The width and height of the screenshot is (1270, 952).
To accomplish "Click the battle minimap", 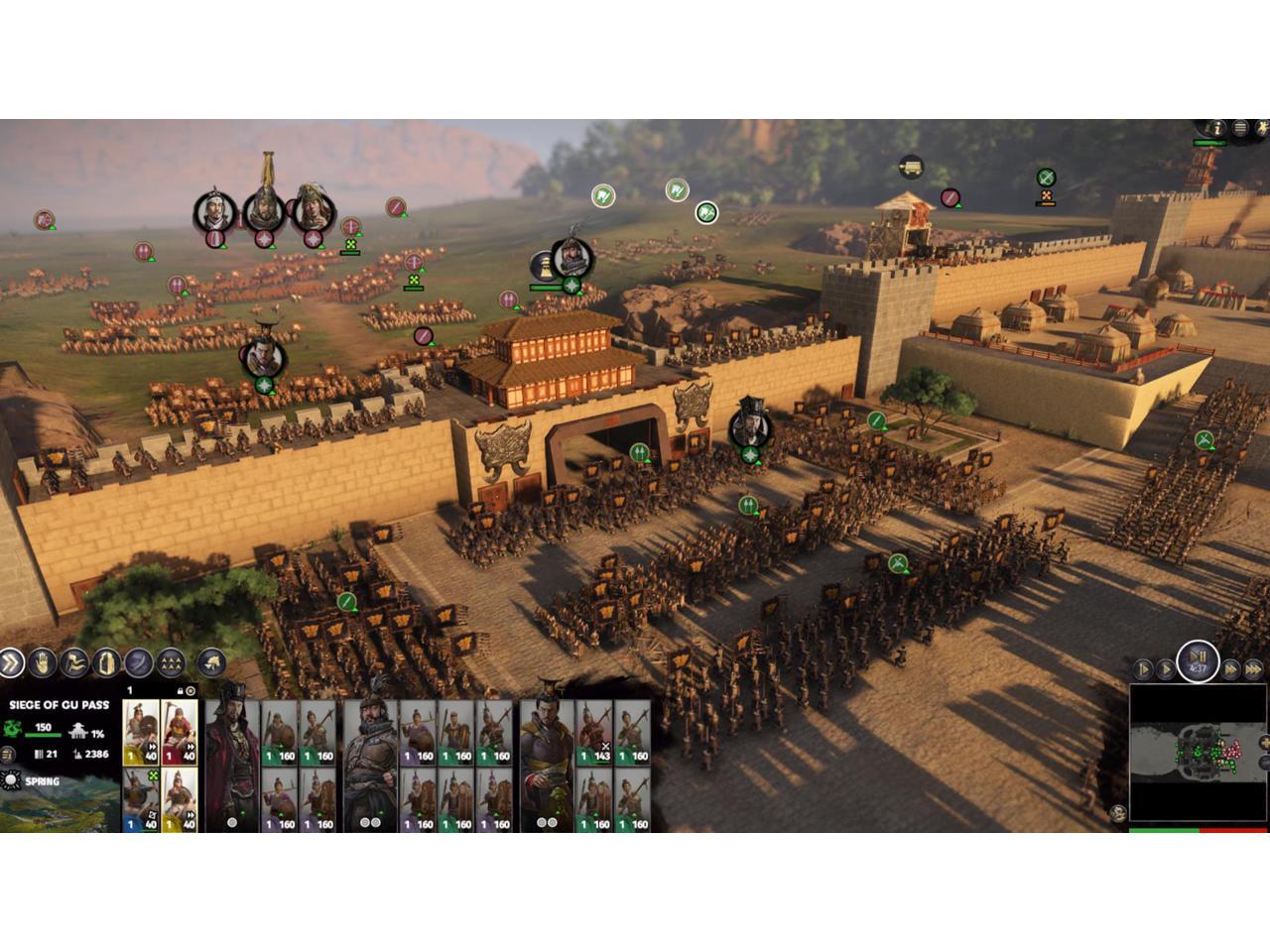I will pyautogui.click(x=1197, y=754).
